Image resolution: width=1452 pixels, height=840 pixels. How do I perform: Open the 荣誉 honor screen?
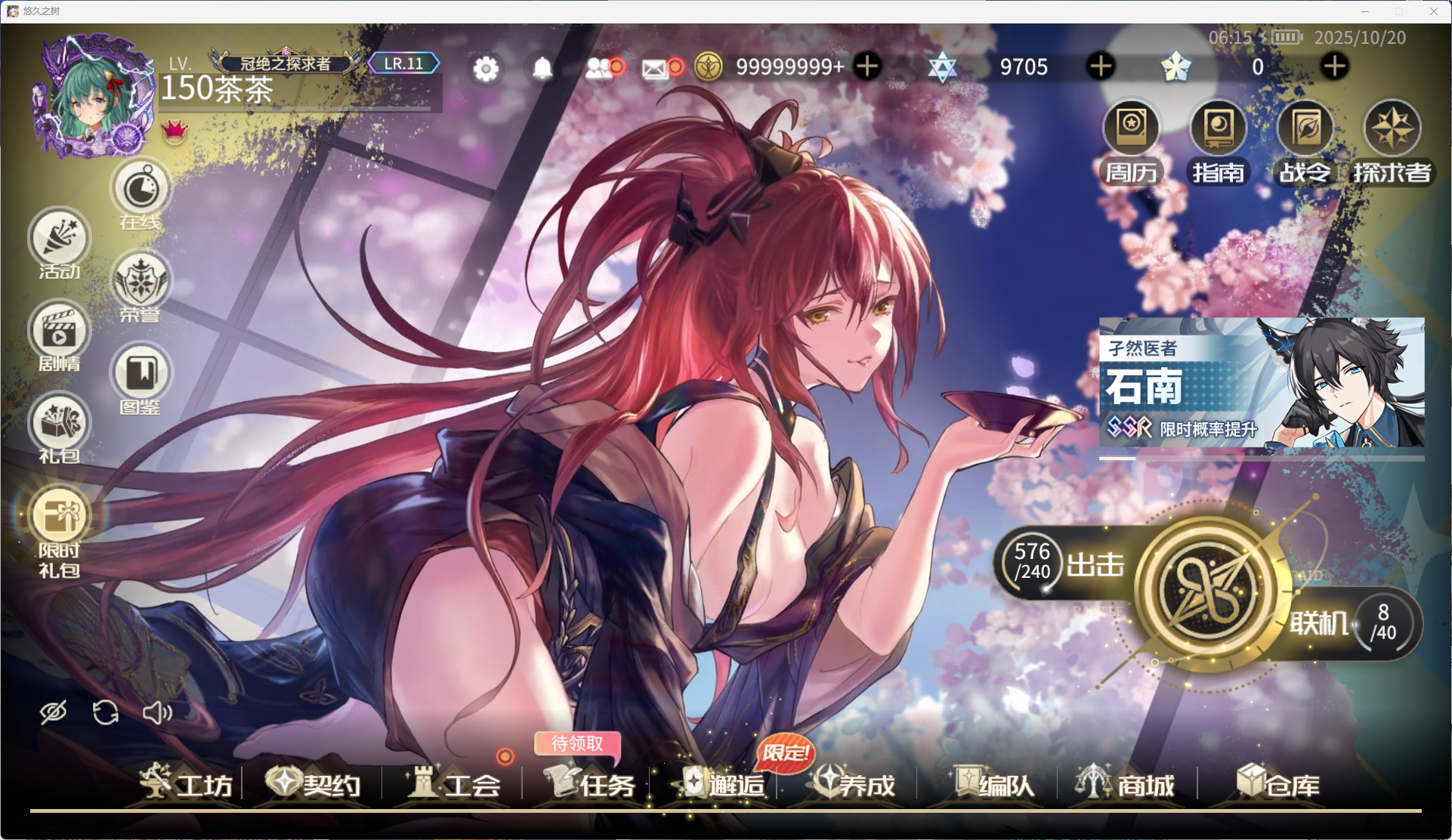click(141, 283)
